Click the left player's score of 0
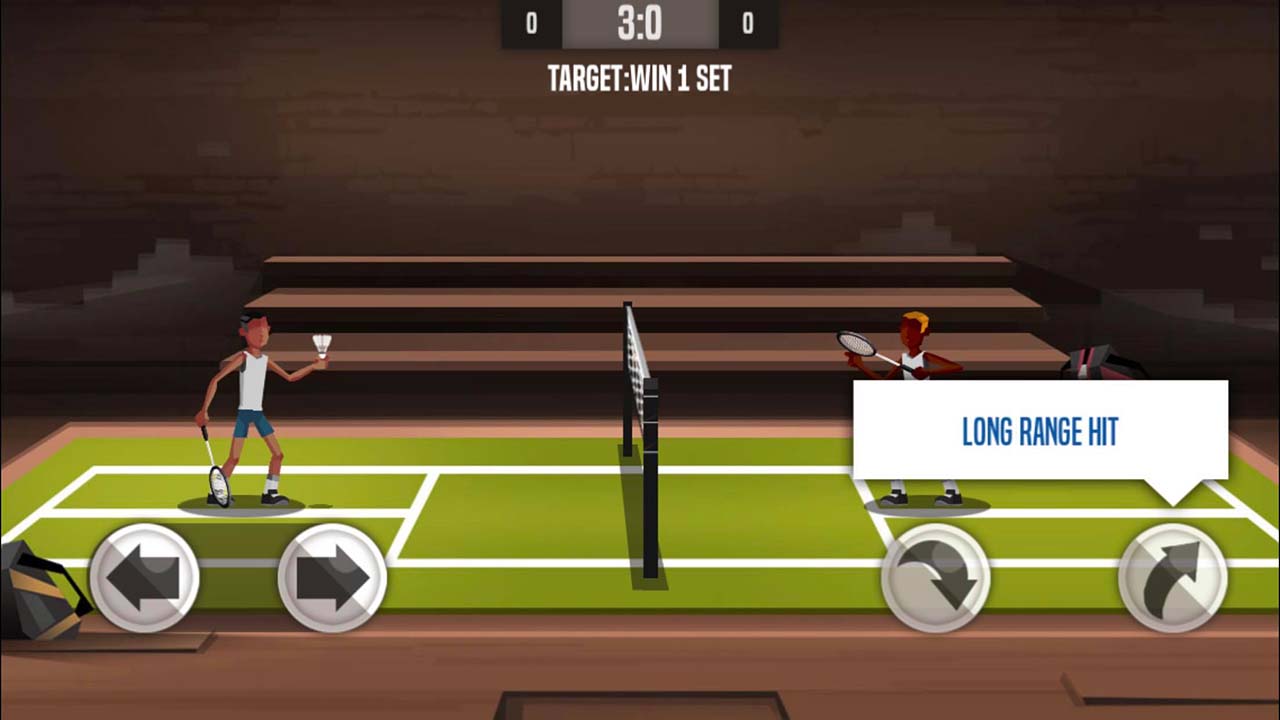 tap(530, 20)
